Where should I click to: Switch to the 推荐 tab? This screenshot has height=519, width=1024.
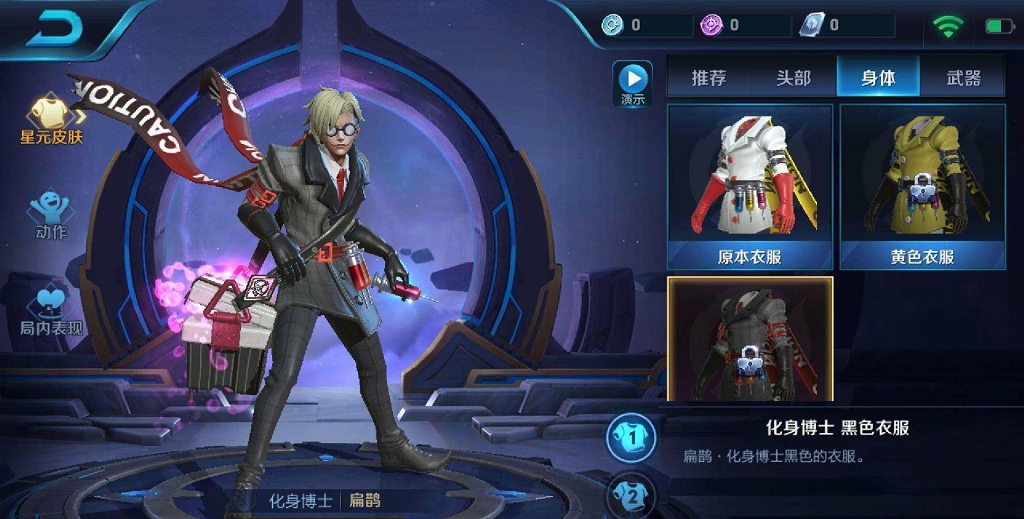[x=708, y=78]
